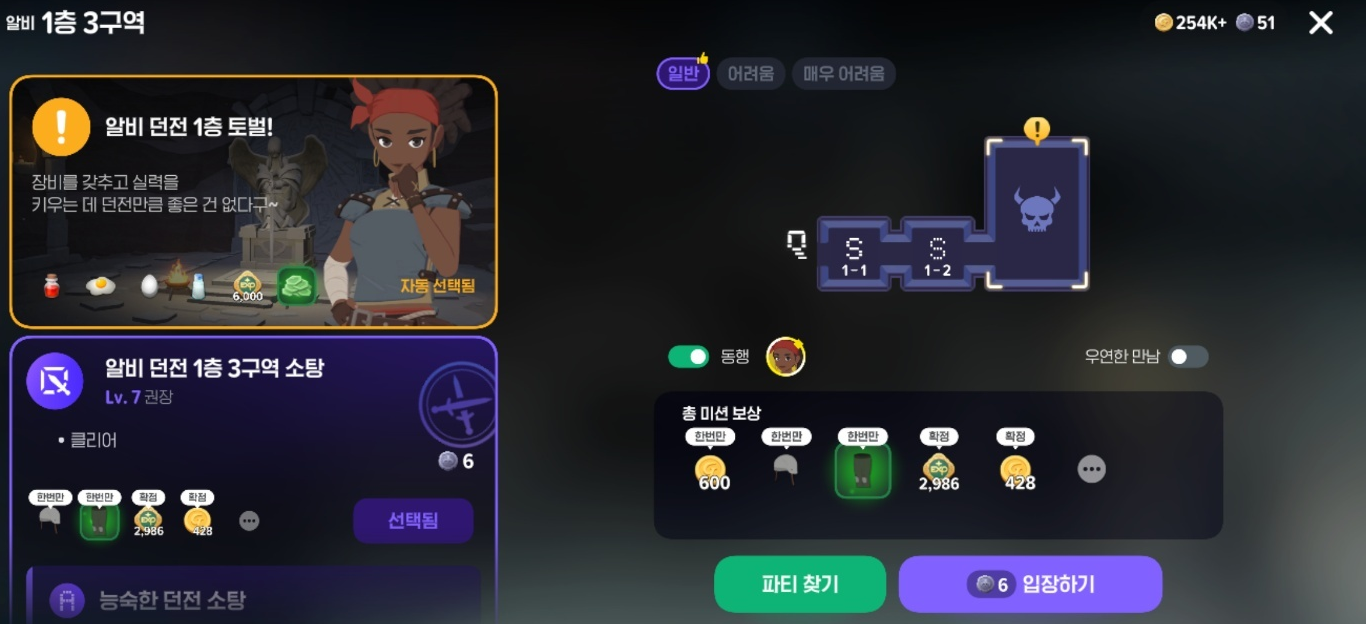Viewport: 1366px width, 624px height.
Task: Expand the mission card's reward ellipsis
Action: coord(249,521)
